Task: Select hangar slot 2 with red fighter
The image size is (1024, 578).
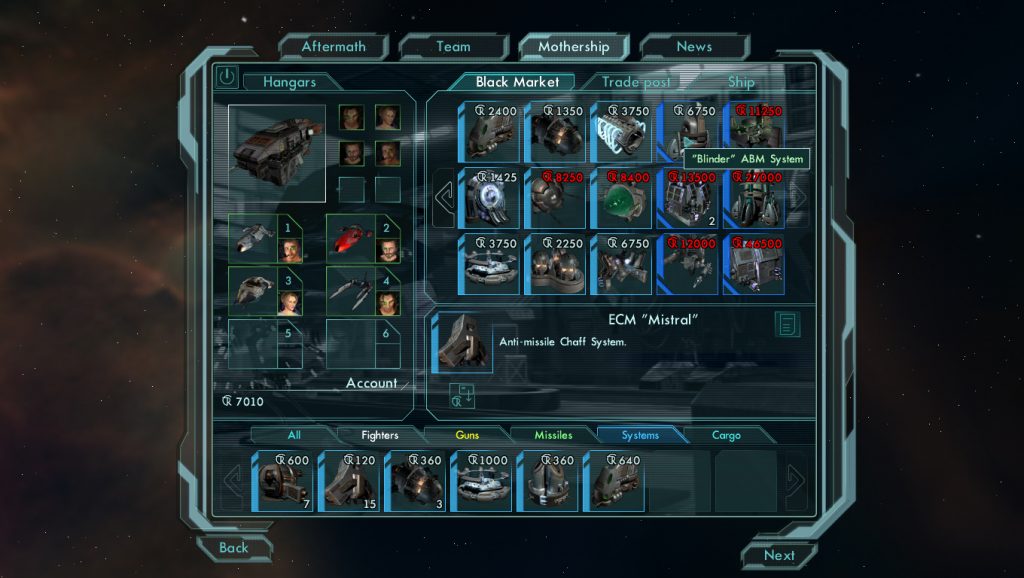Action: pyautogui.click(x=363, y=239)
